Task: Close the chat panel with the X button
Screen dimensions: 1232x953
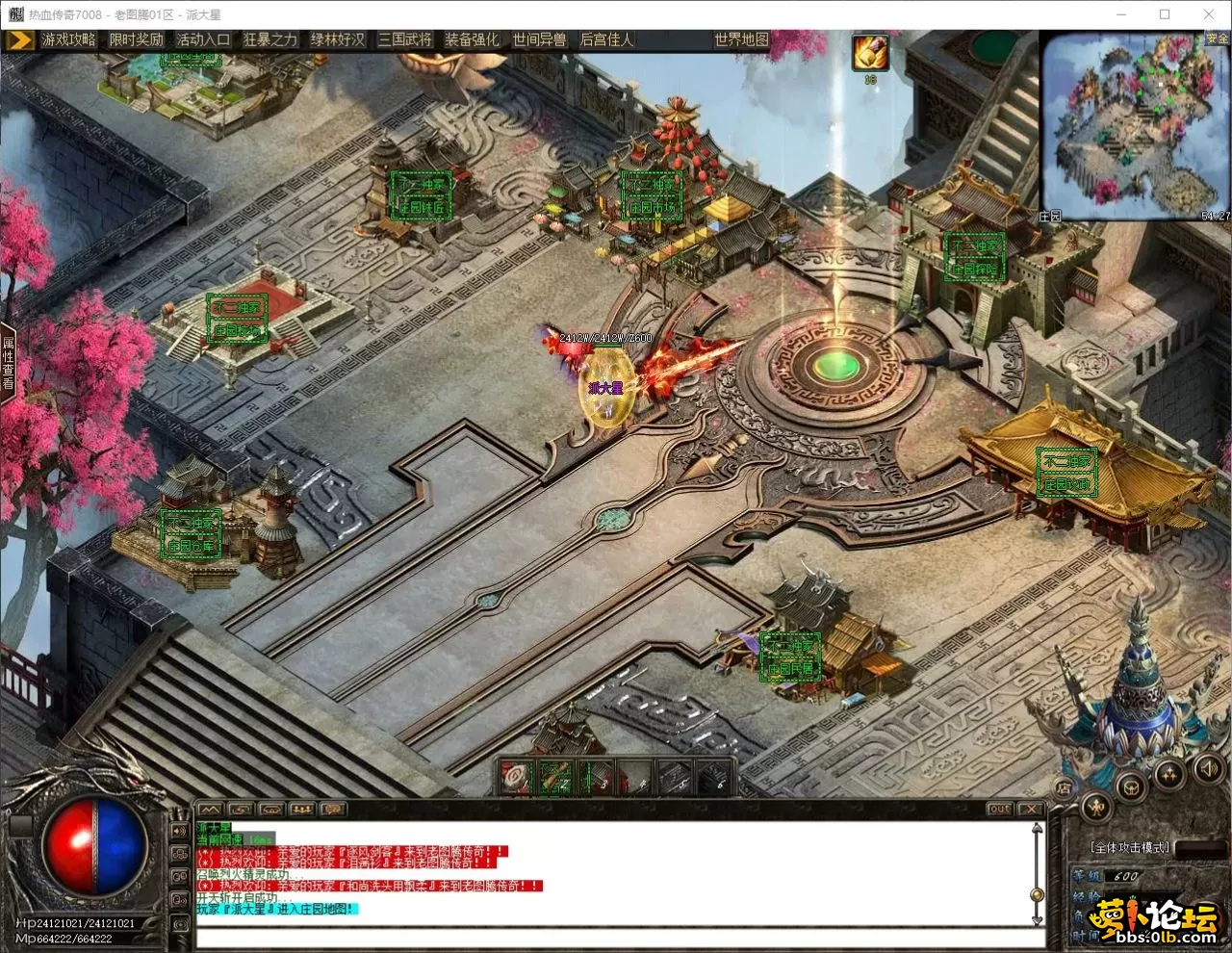Action: coord(1031,809)
